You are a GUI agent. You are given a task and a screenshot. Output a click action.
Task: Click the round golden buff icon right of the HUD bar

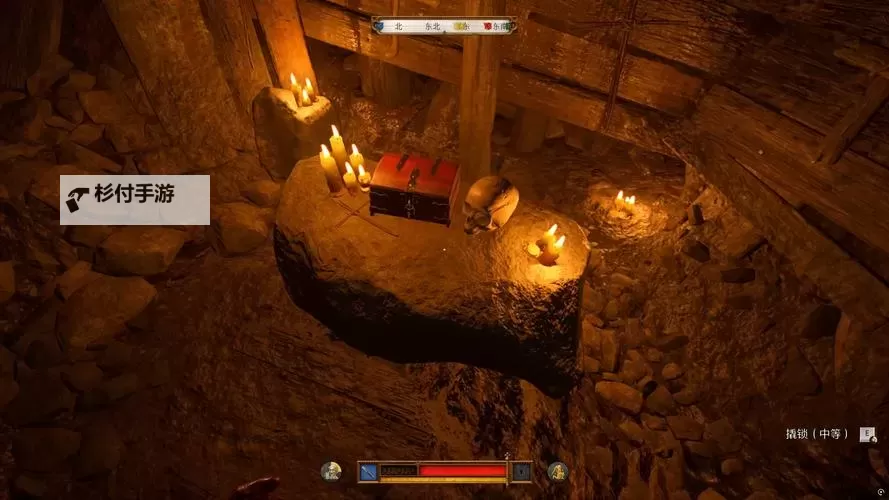[x=558, y=471]
